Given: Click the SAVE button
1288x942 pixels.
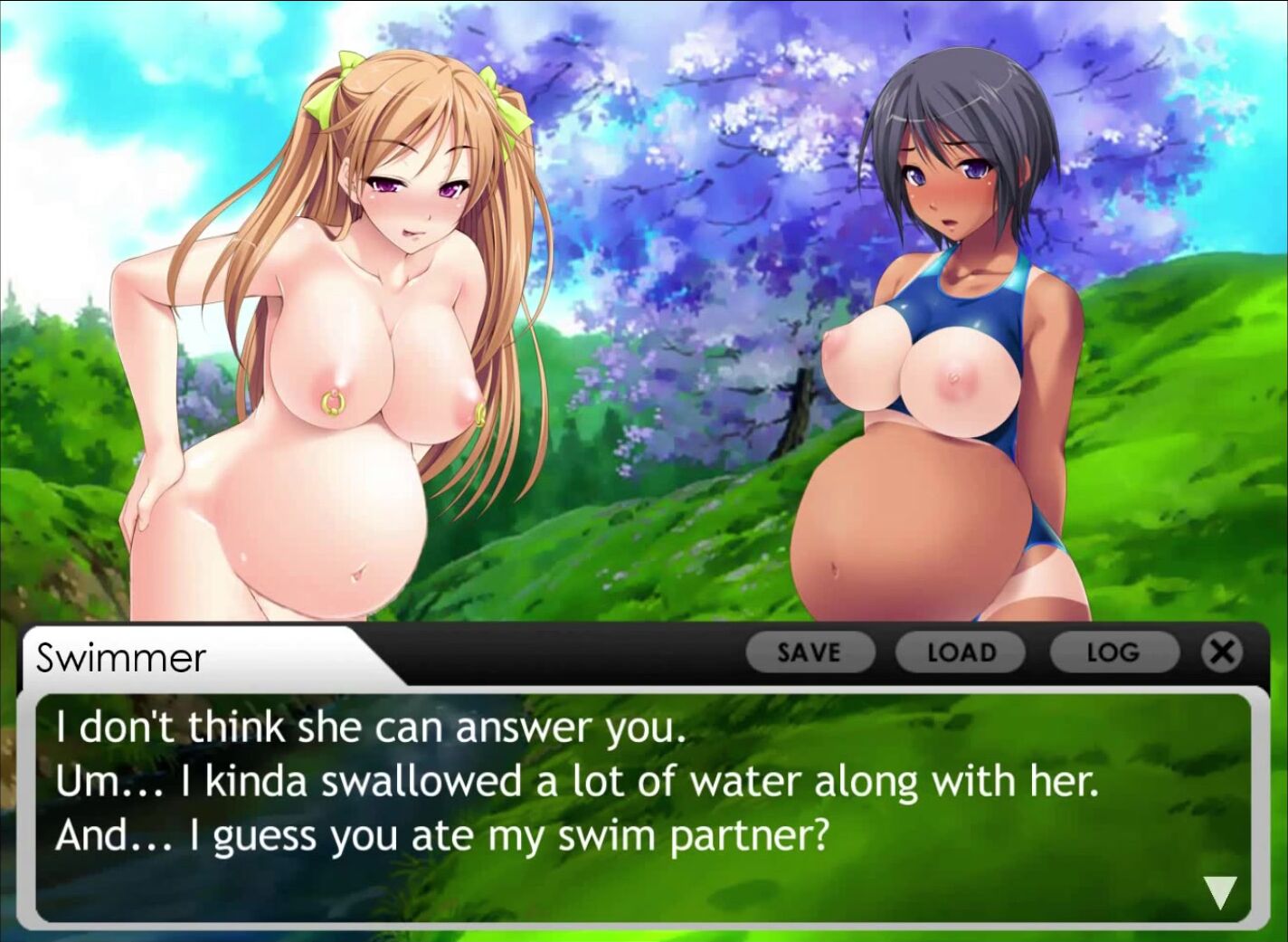Looking at the screenshot, I should [810, 652].
